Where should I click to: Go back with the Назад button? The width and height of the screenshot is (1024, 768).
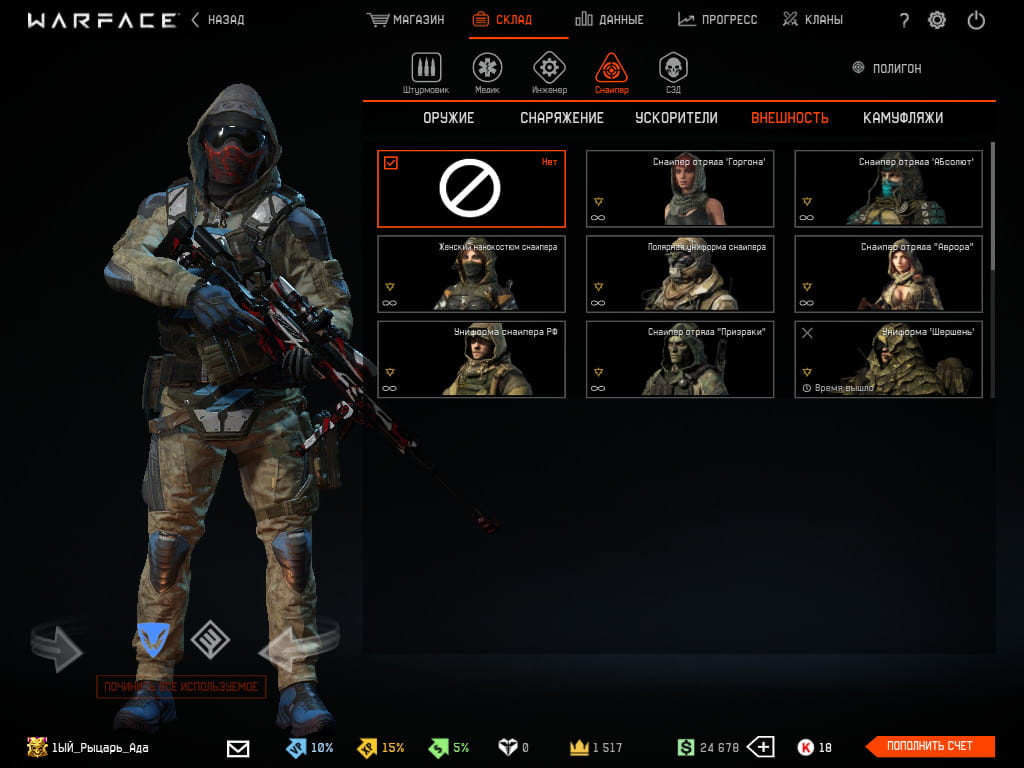pos(217,20)
